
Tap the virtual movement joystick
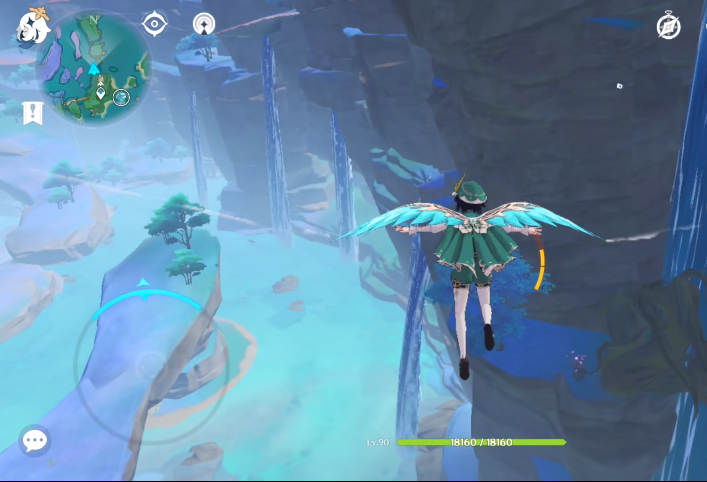pos(150,365)
